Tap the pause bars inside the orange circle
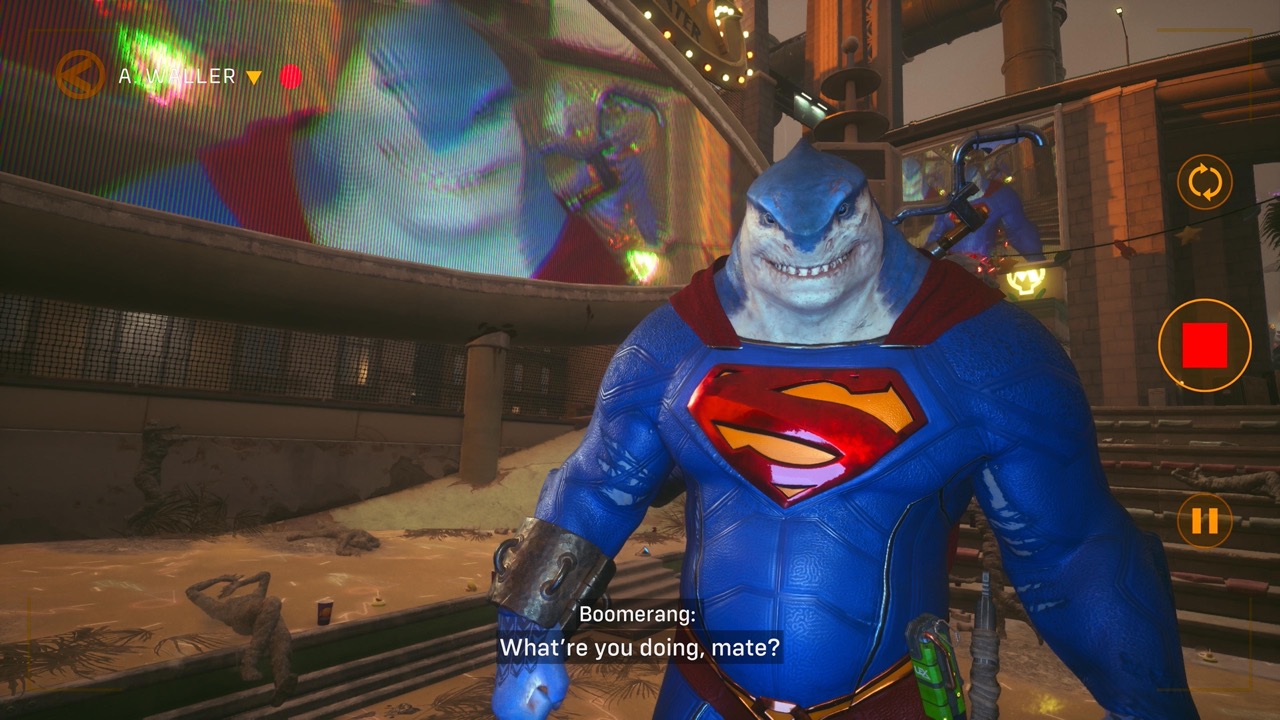Image resolution: width=1280 pixels, height=720 pixels. pyautogui.click(x=1205, y=518)
